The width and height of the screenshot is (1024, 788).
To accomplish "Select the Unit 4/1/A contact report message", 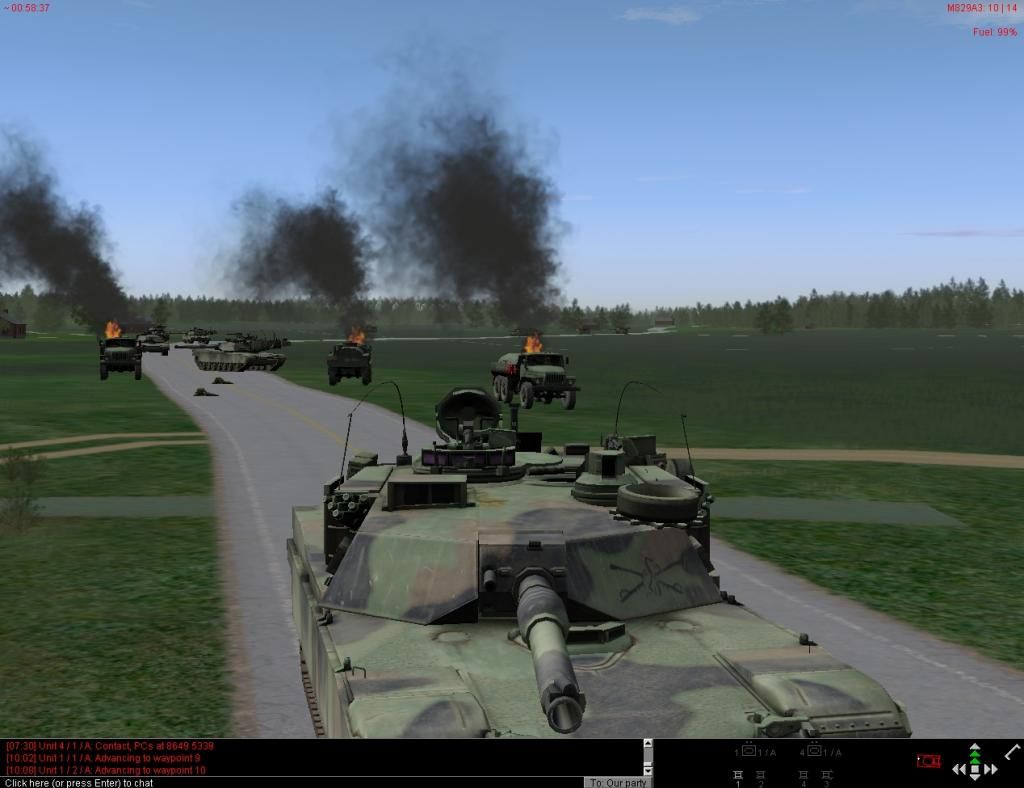I will click(x=110, y=745).
